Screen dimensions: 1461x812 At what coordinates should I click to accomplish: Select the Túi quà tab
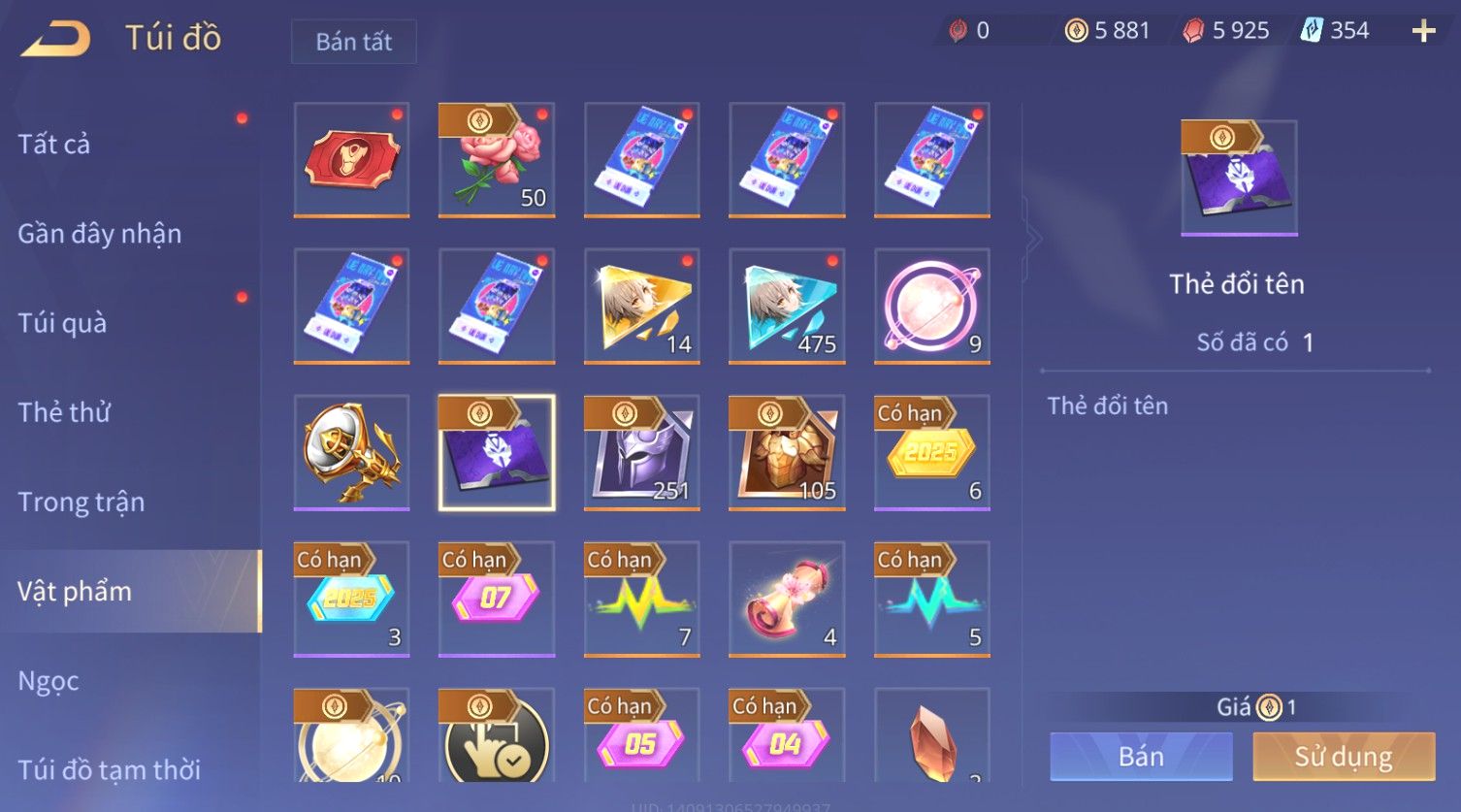(62, 323)
